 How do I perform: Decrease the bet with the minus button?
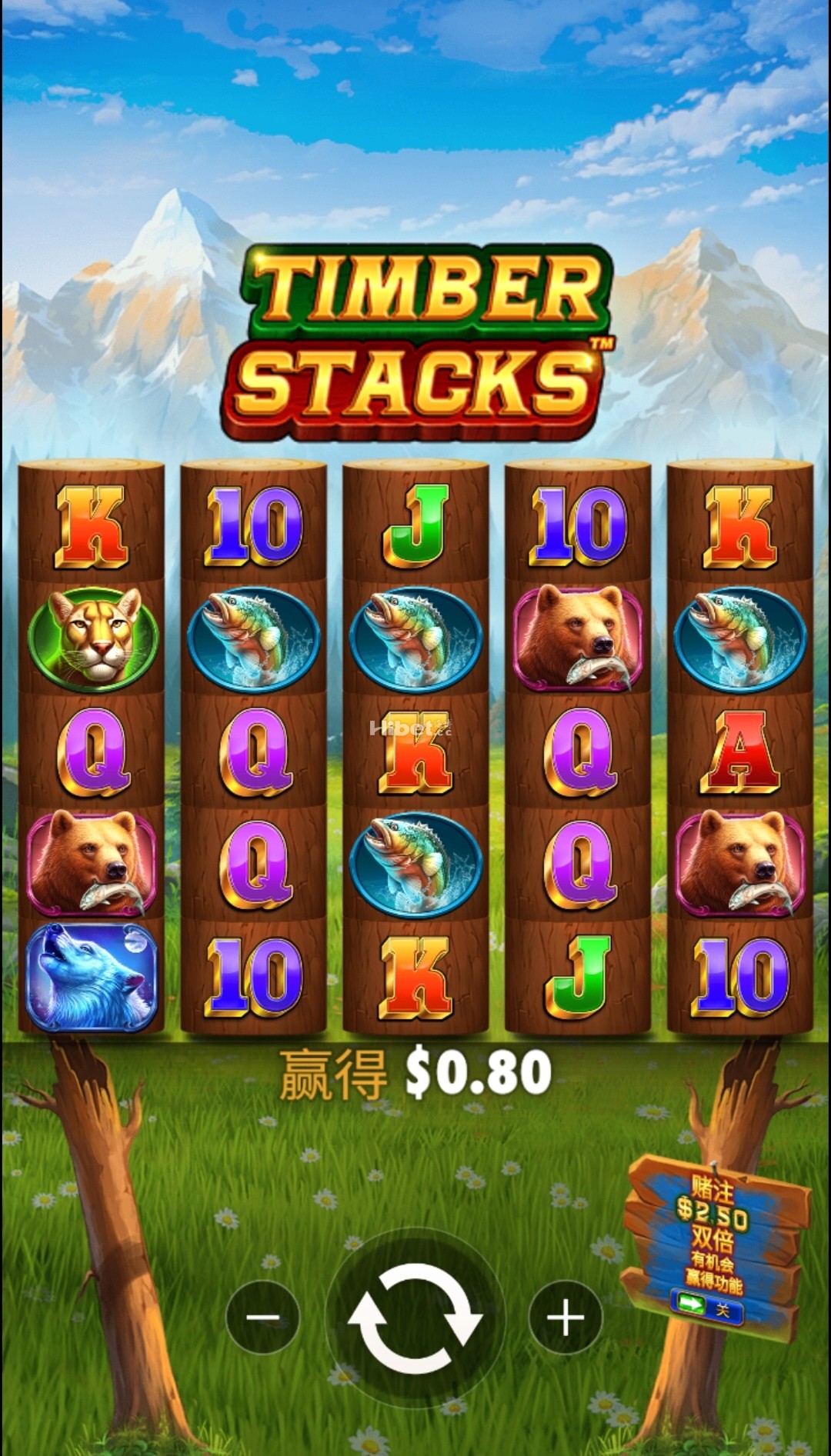click(x=262, y=1318)
